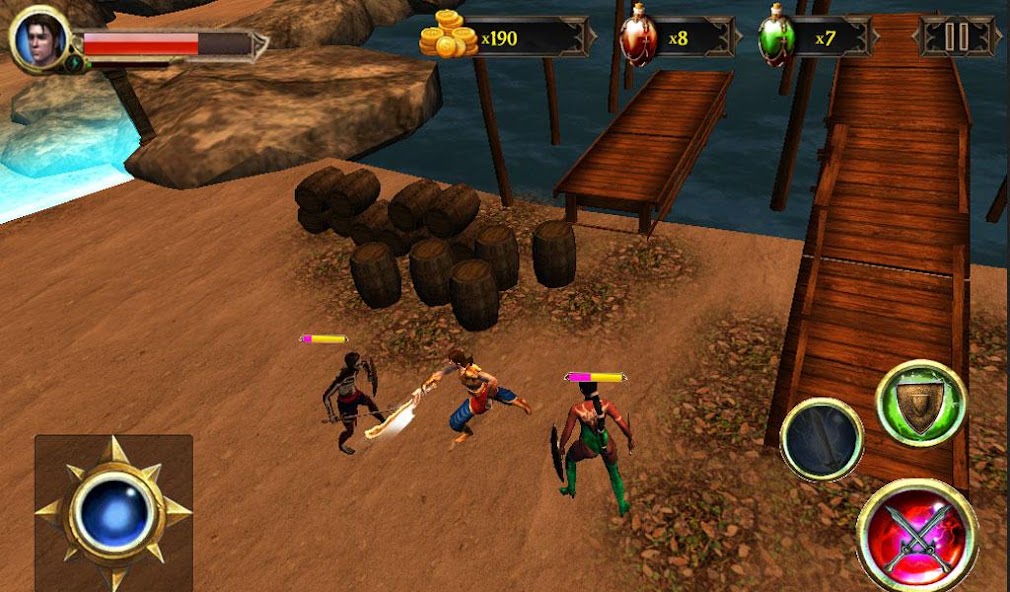Activate the green shield block ability
The image size is (1010, 592).
[x=920, y=402]
